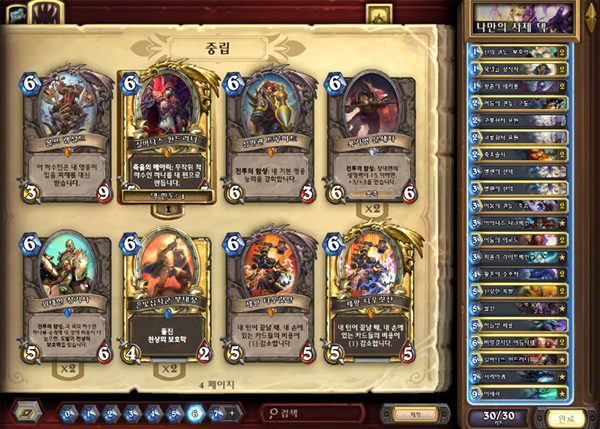
Task: Filter cards by 0 mana cost
Action: click(x=70, y=412)
